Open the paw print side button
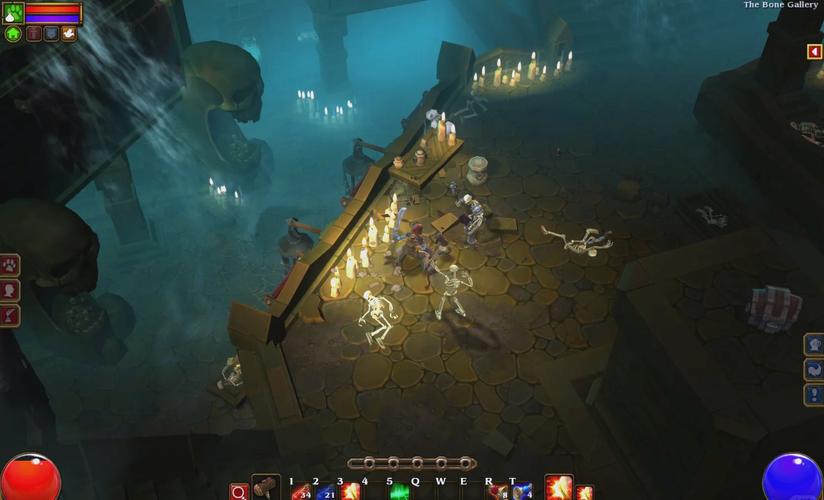Viewport: 824px width, 500px height. [10, 266]
